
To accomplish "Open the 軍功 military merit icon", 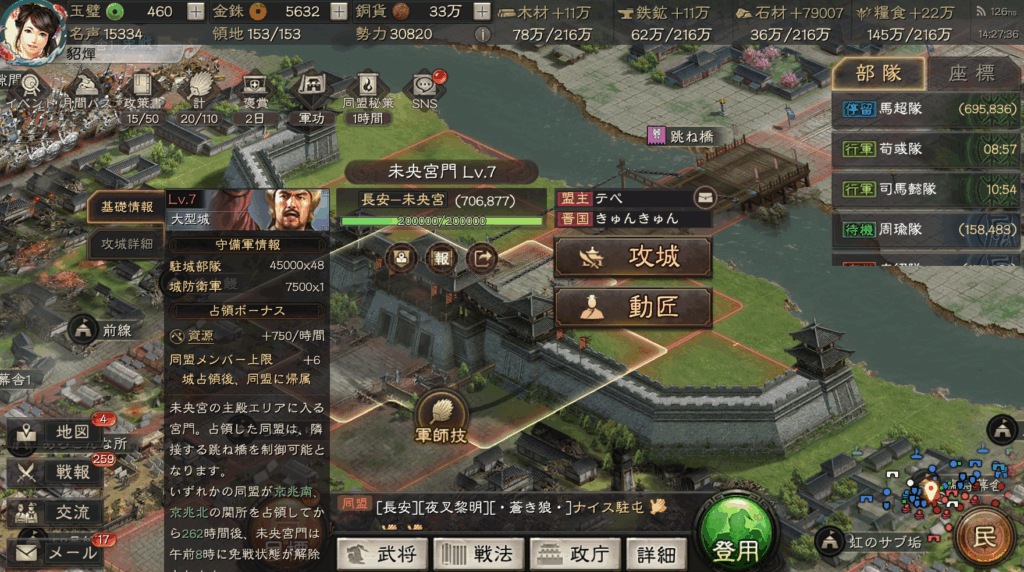I will tap(311, 95).
